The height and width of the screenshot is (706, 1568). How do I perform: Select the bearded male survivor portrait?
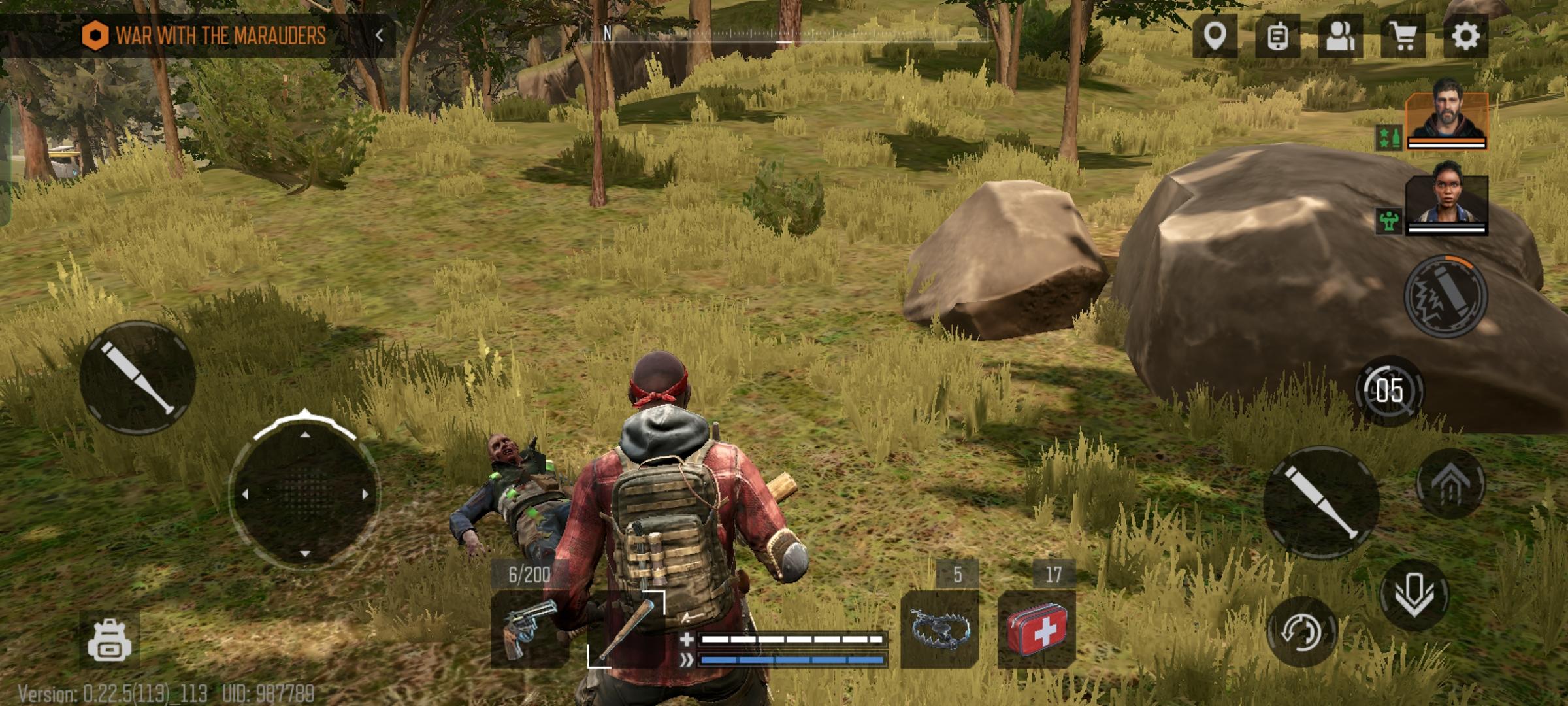pyautogui.click(x=1447, y=118)
